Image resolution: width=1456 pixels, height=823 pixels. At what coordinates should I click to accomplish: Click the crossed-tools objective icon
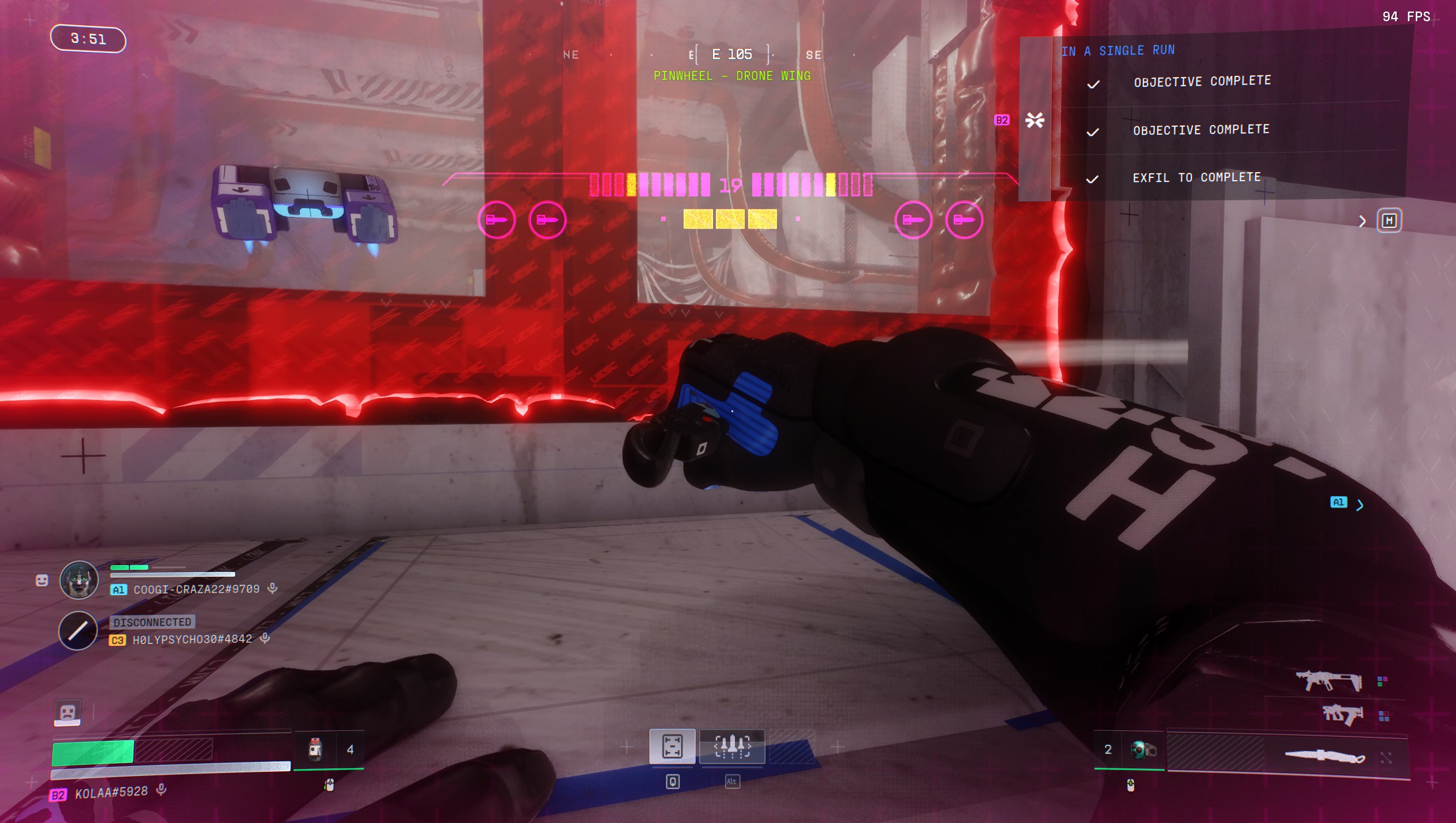[1035, 120]
